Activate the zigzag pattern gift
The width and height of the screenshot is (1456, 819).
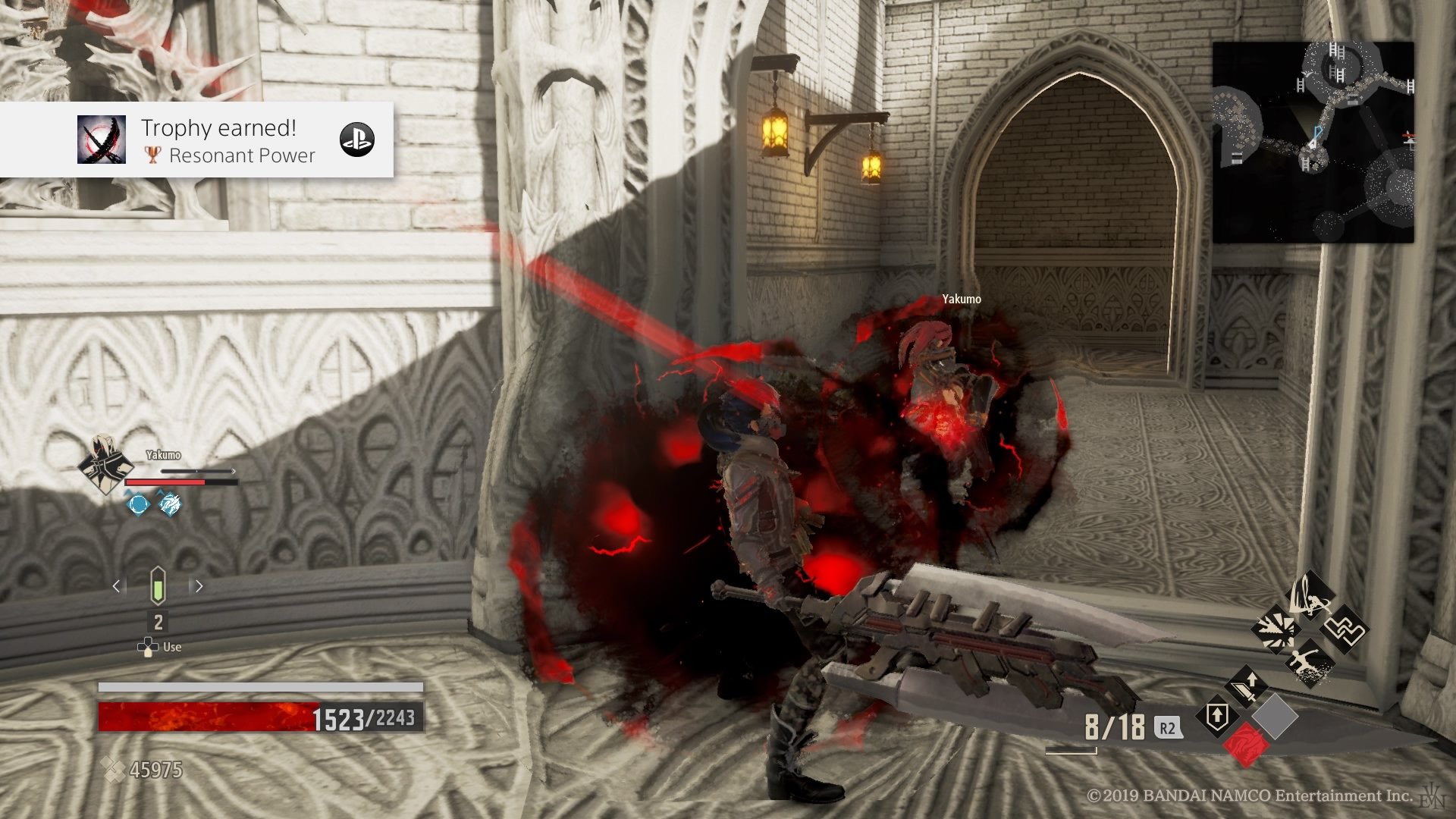coord(1344,629)
